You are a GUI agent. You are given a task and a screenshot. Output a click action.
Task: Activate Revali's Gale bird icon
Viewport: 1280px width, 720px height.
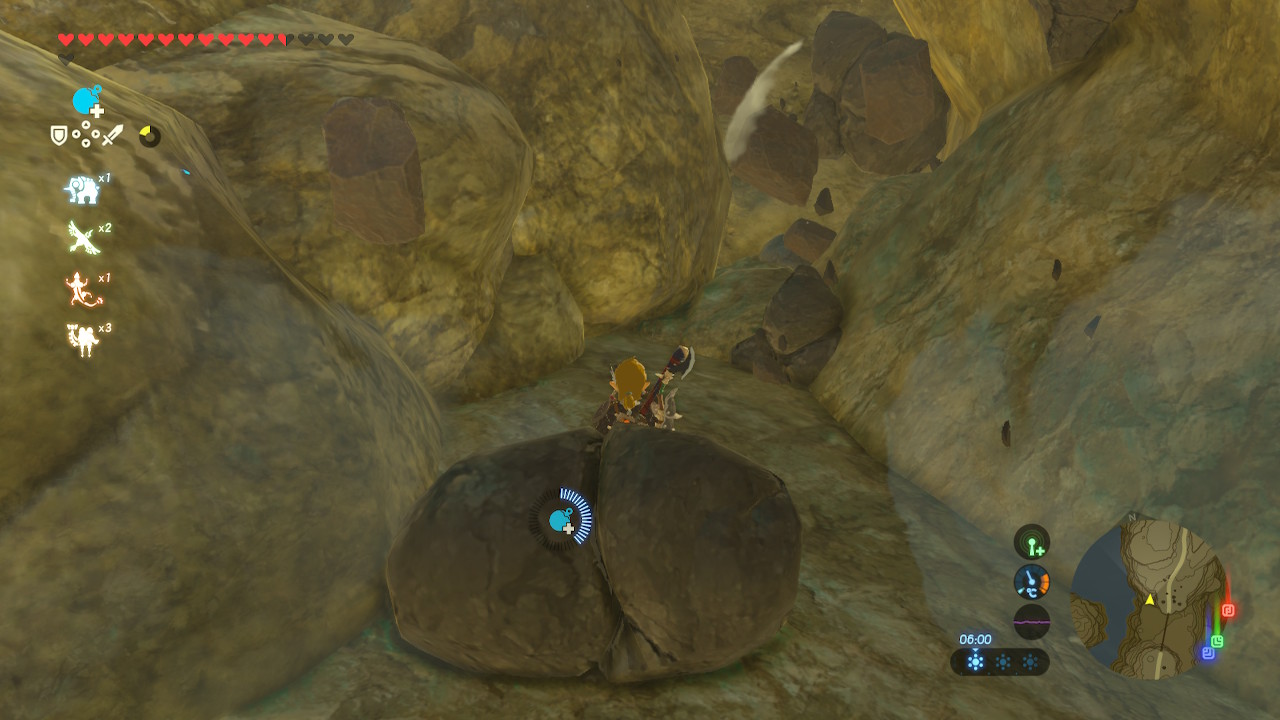click(82, 238)
